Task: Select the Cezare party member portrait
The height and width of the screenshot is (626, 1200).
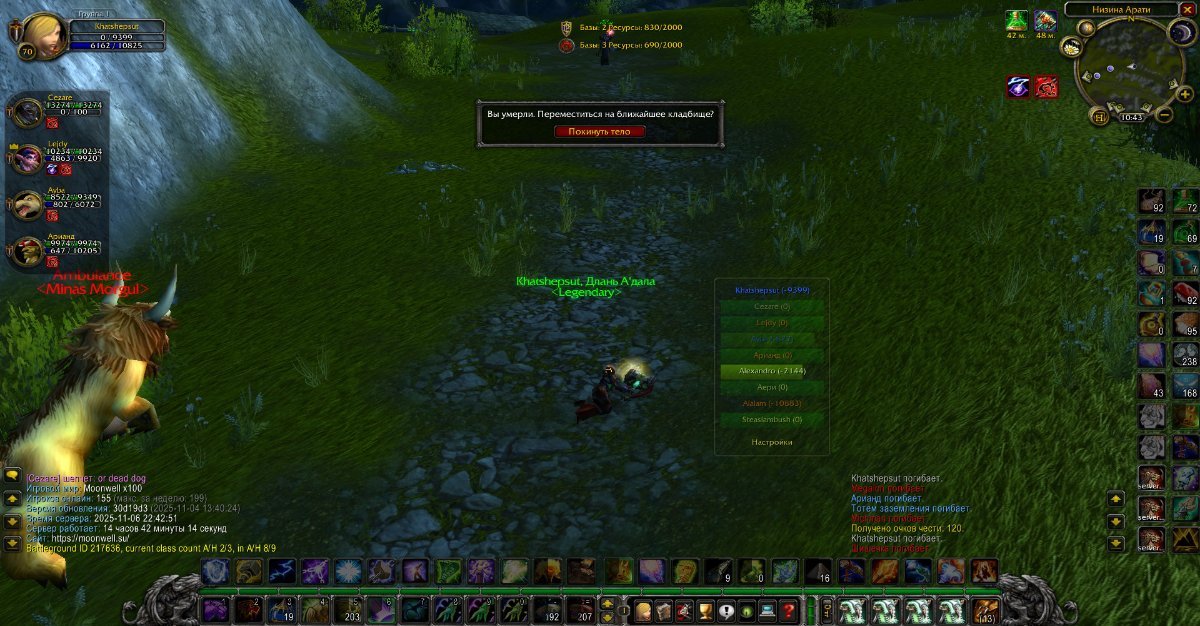Action: 27,111
